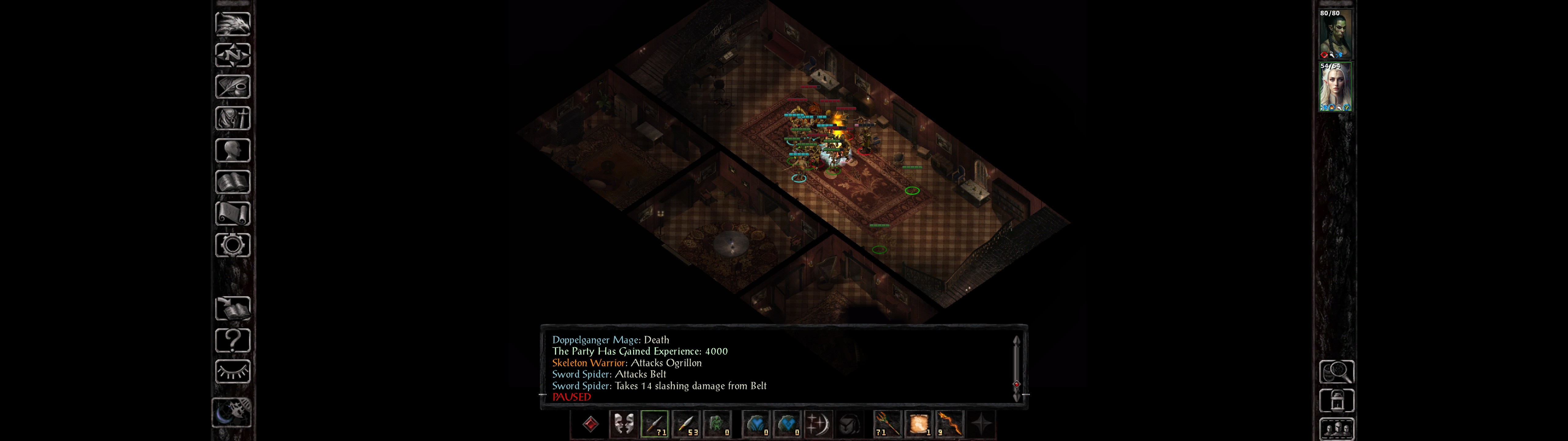Open help with the question mark button
Image resolution: width=1568 pixels, height=441 pixels.
232,340
